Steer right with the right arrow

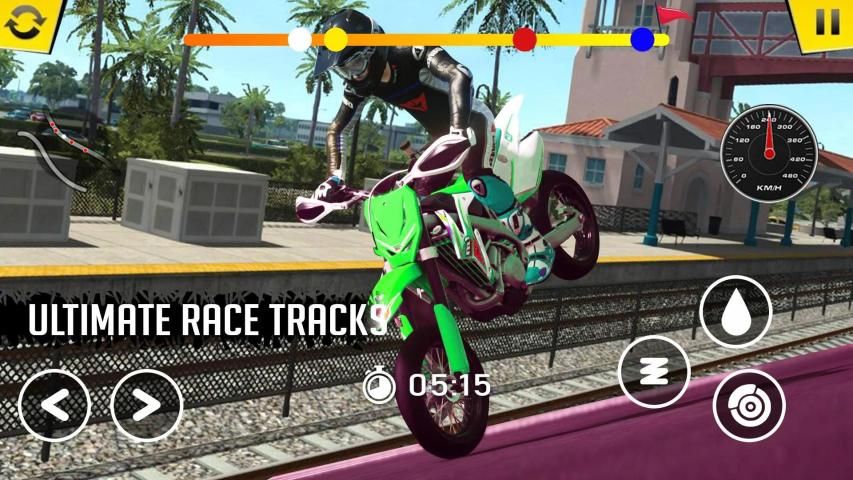[x=146, y=405]
